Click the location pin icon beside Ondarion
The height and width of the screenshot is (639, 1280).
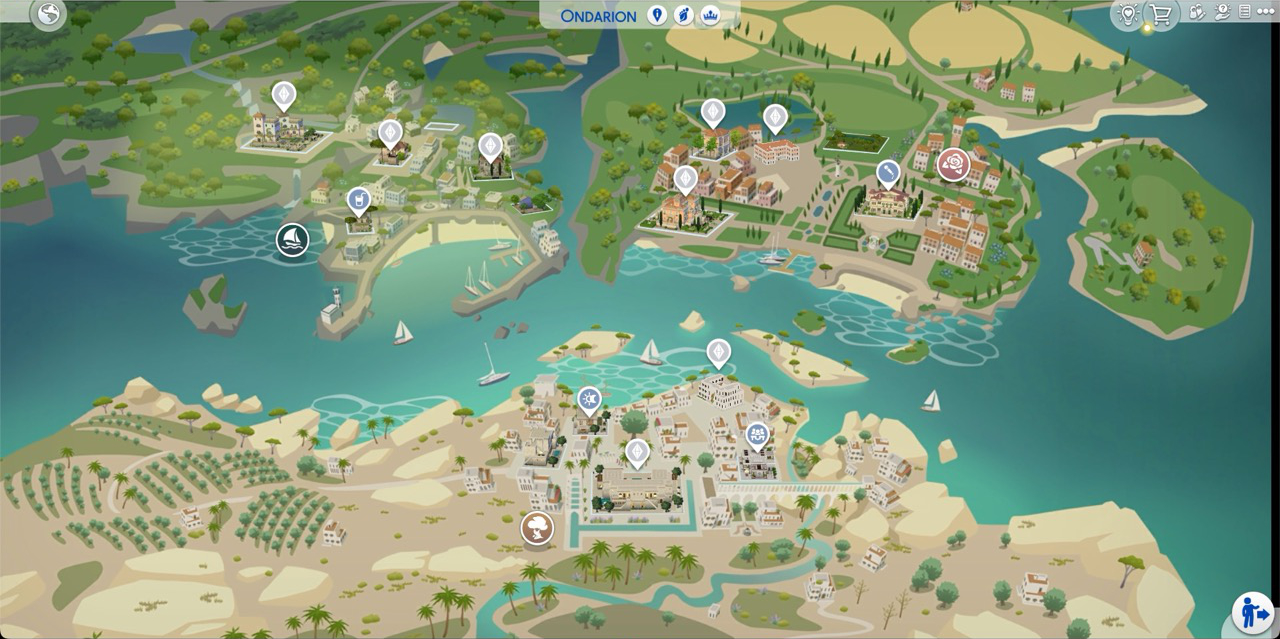click(x=657, y=15)
